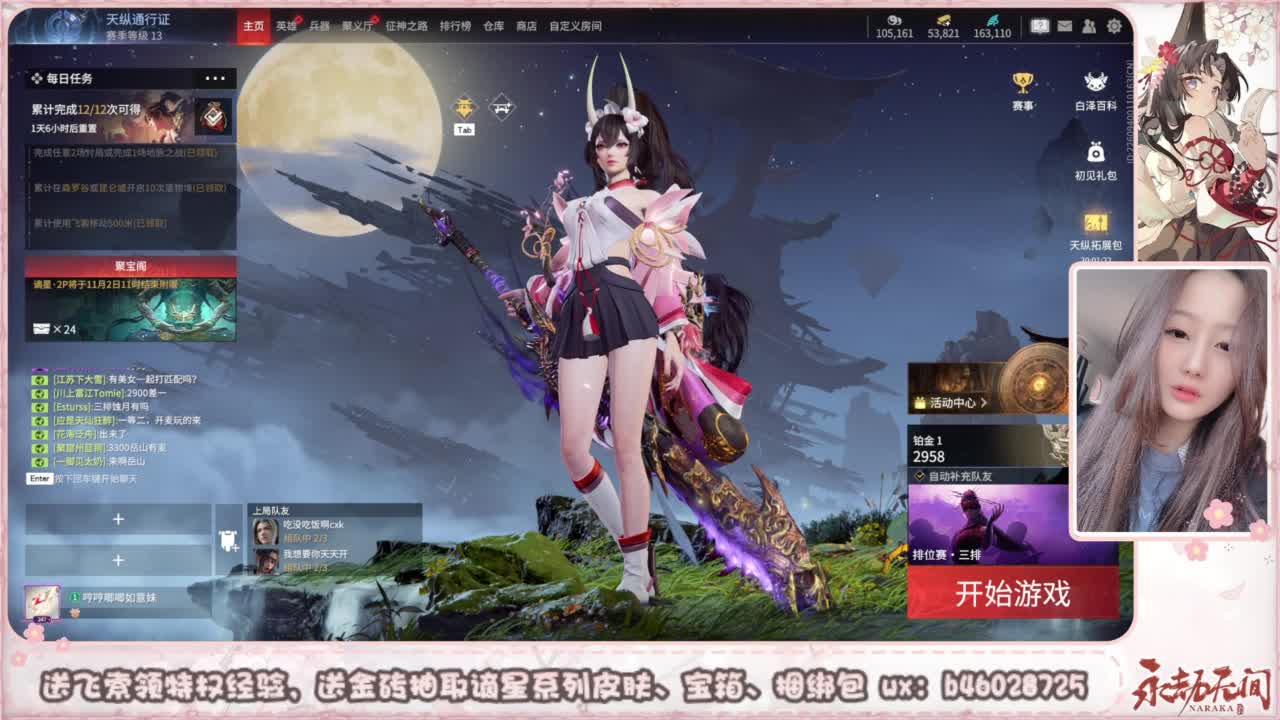Toggle the outfit display icon above the Tab hint
Image resolution: width=1280 pixels, height=720 pixels.
pyautogui.click(x=463, y=106)
